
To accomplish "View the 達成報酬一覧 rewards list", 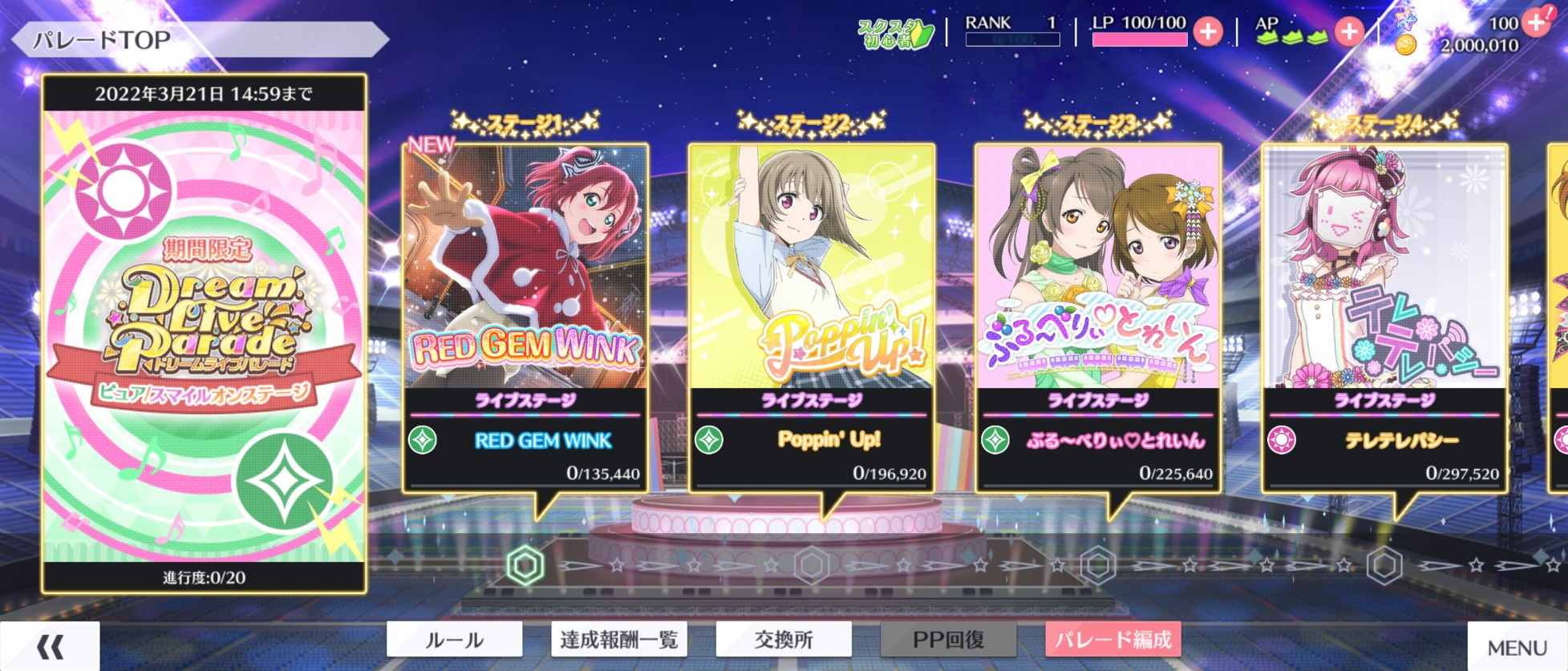I will click(x=618, y=640).
